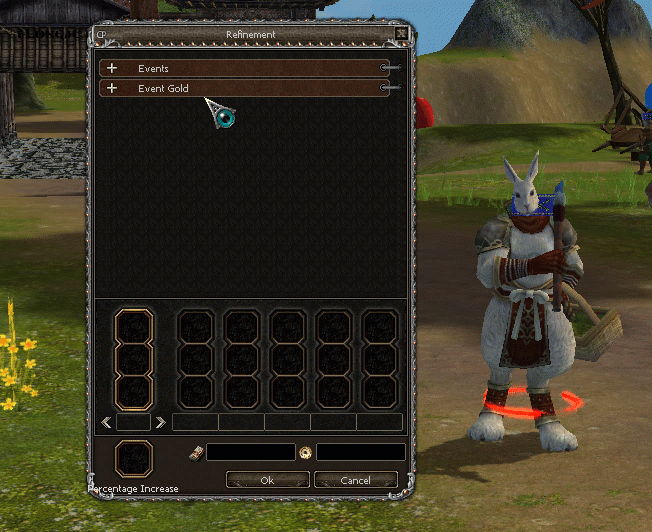
Task: Close the Refinement window
Action: (x=401, y=34)
